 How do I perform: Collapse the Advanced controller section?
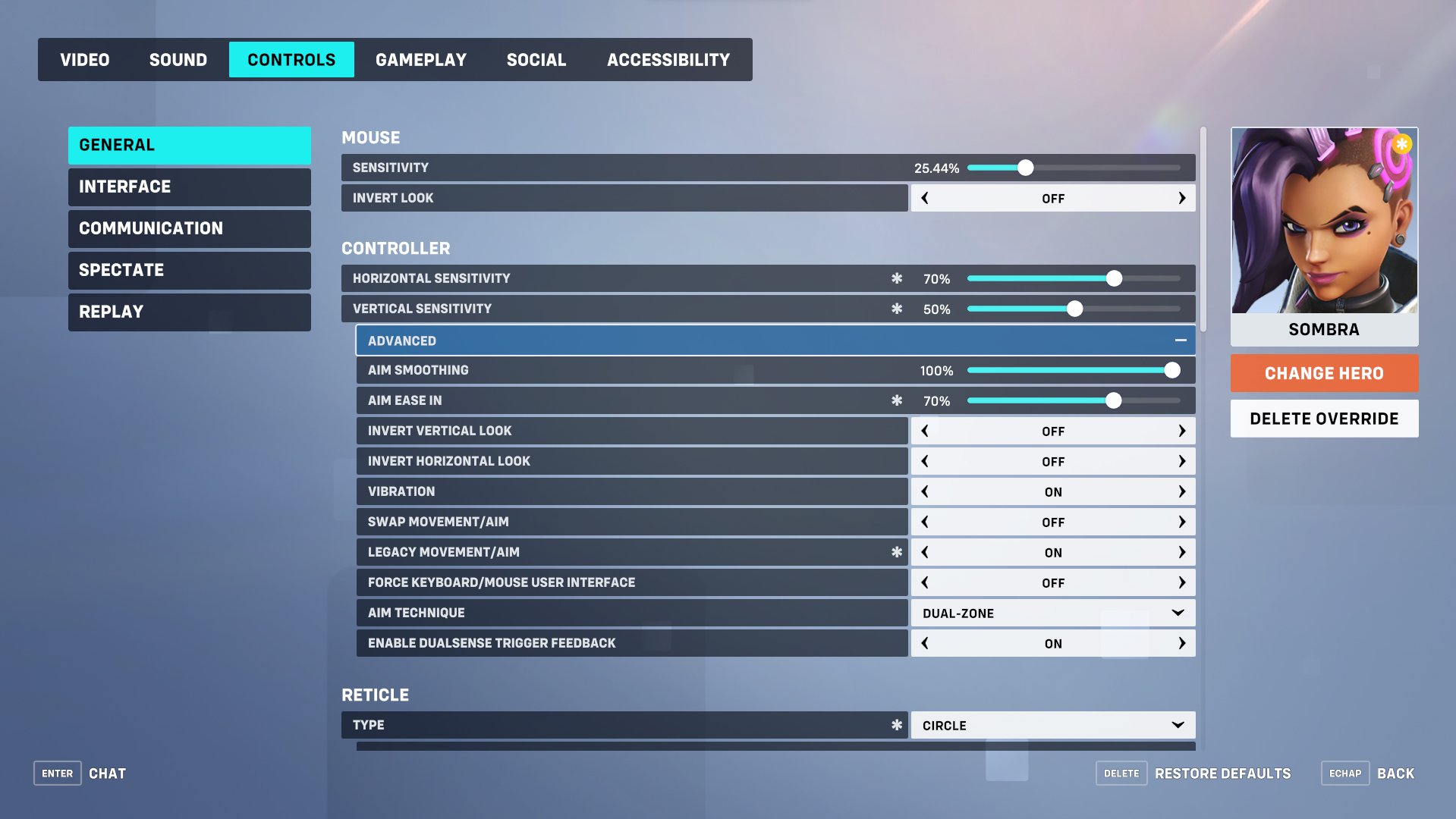coord(1181,340)
